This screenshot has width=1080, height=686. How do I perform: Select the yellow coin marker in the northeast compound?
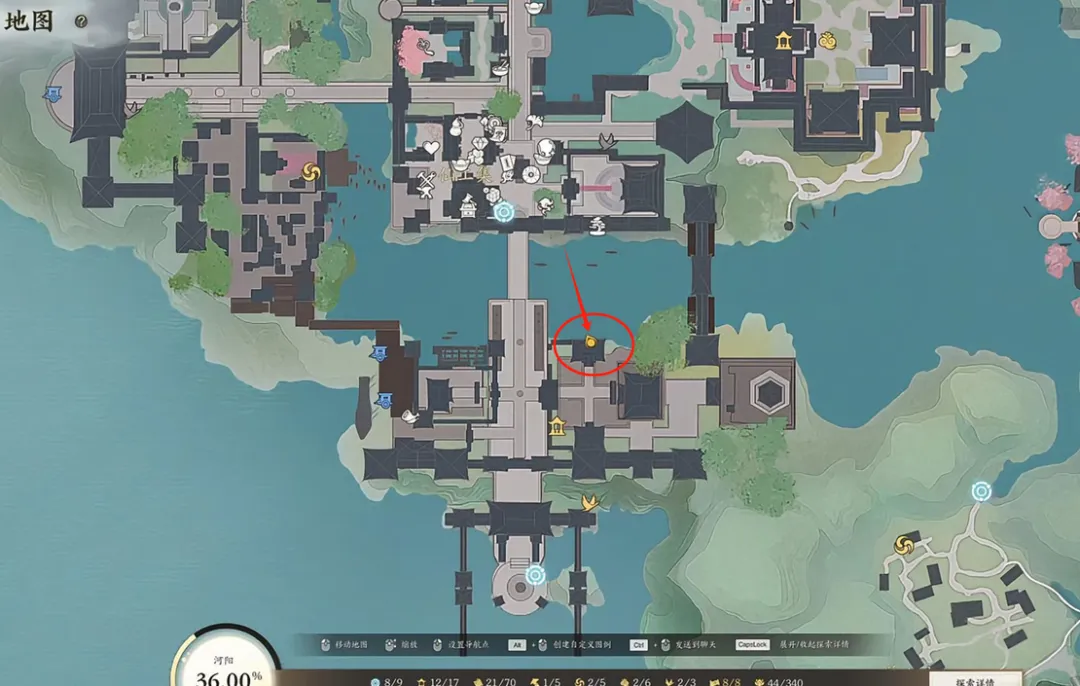pyautogui.click(x=828, y=41)
